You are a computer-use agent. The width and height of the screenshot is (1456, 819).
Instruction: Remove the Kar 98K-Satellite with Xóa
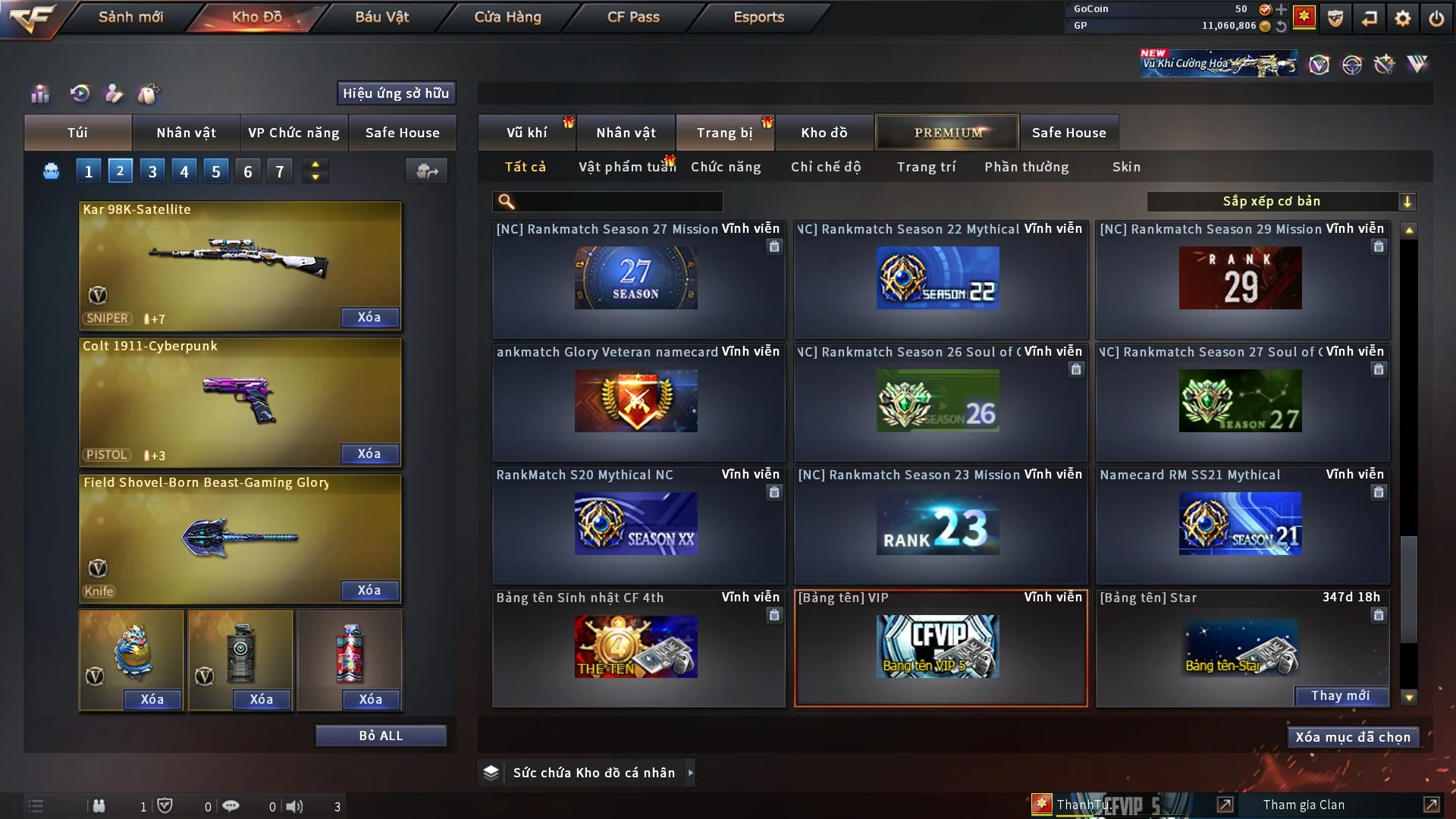pos(369,318)
